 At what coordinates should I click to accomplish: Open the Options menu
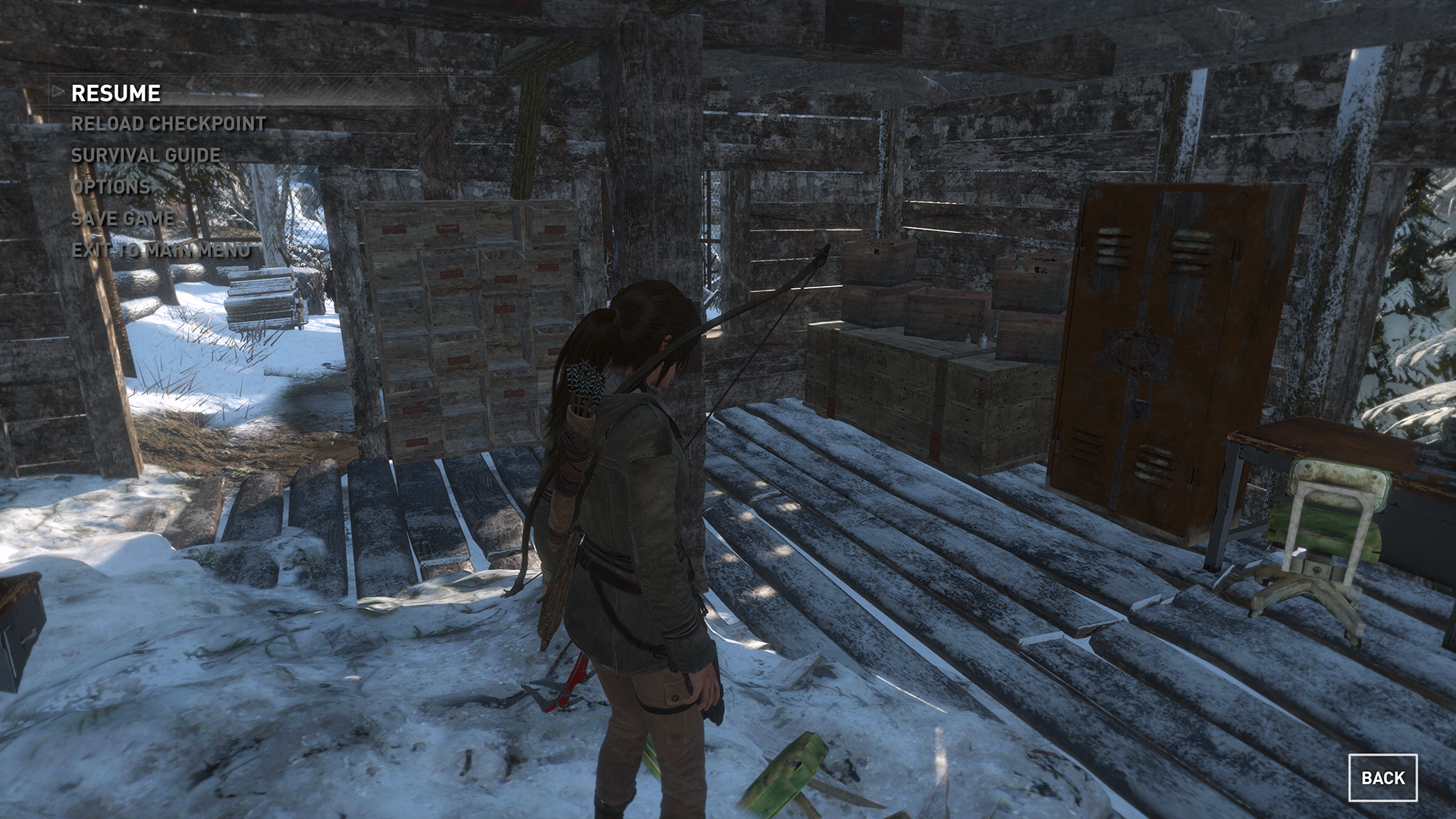point(111,187)
